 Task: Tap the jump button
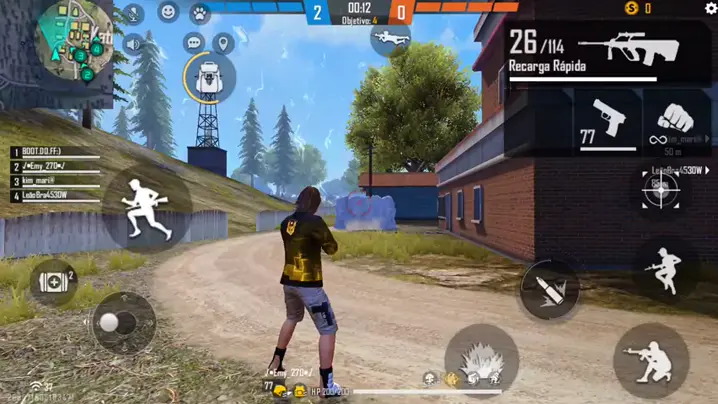665,270
